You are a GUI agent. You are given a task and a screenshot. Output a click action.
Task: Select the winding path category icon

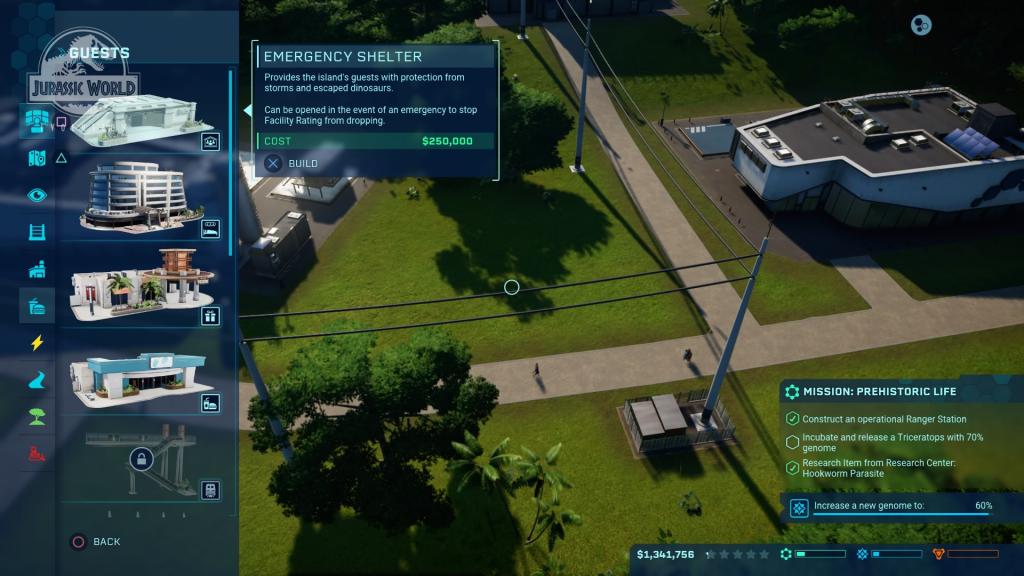pos(37,380)
